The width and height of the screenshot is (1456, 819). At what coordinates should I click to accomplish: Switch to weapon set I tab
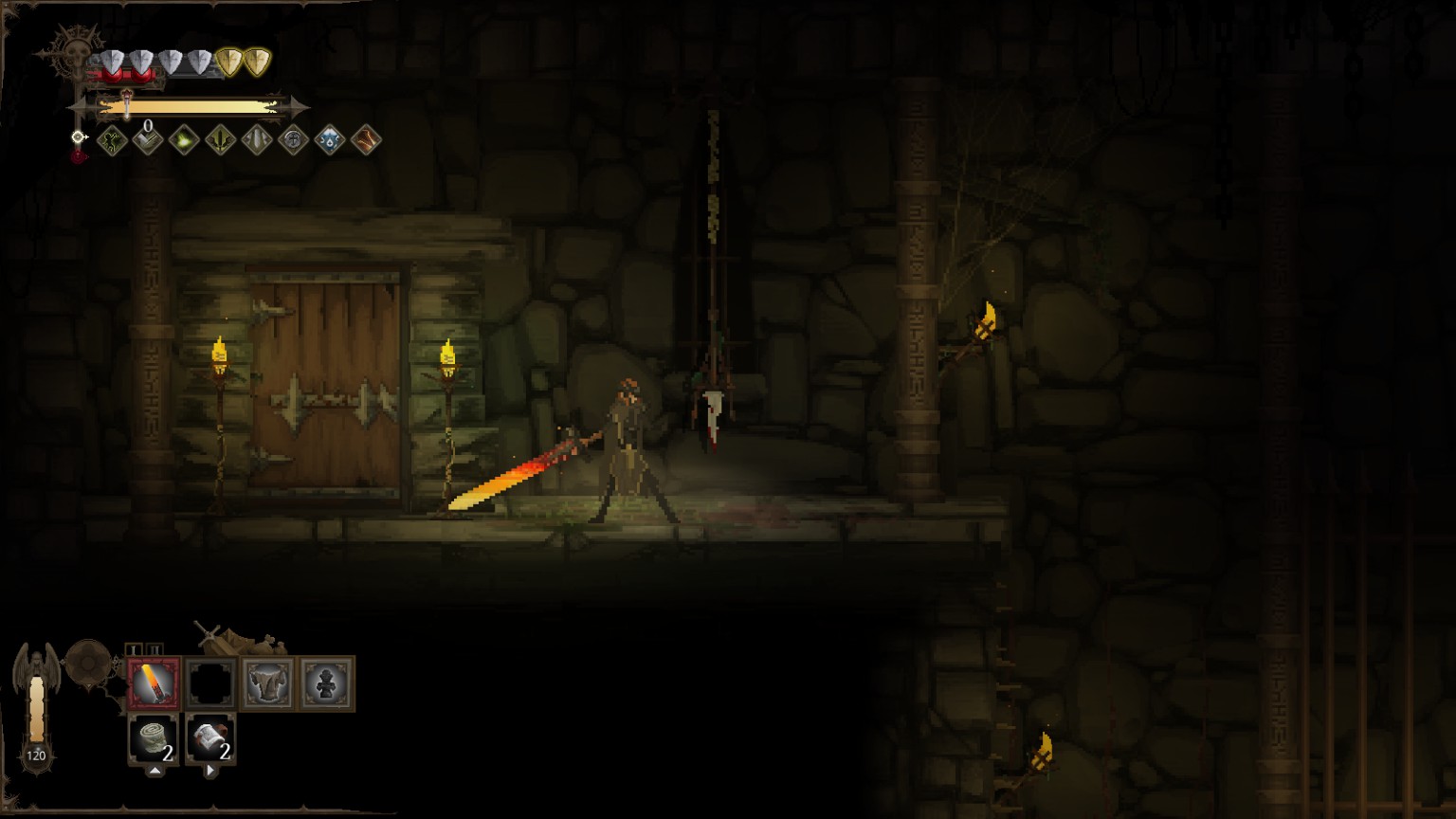click(135, 650)
